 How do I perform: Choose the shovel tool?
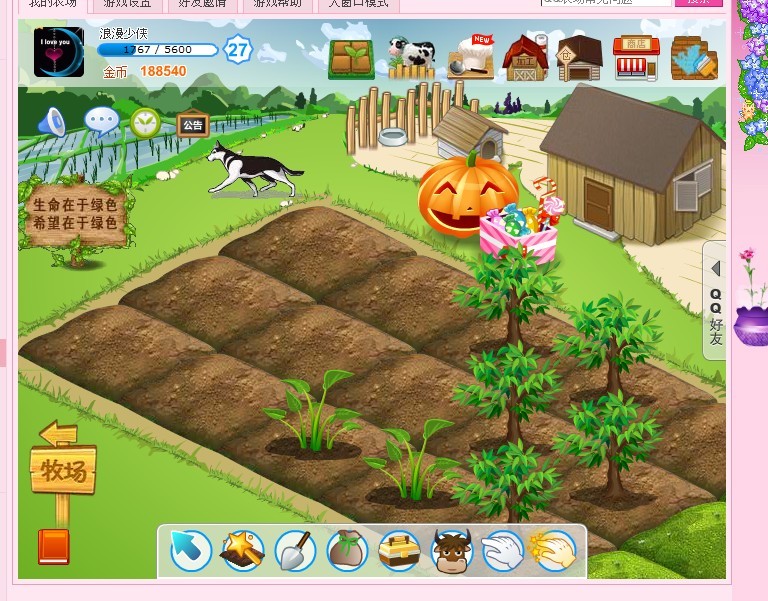(296, 550)
